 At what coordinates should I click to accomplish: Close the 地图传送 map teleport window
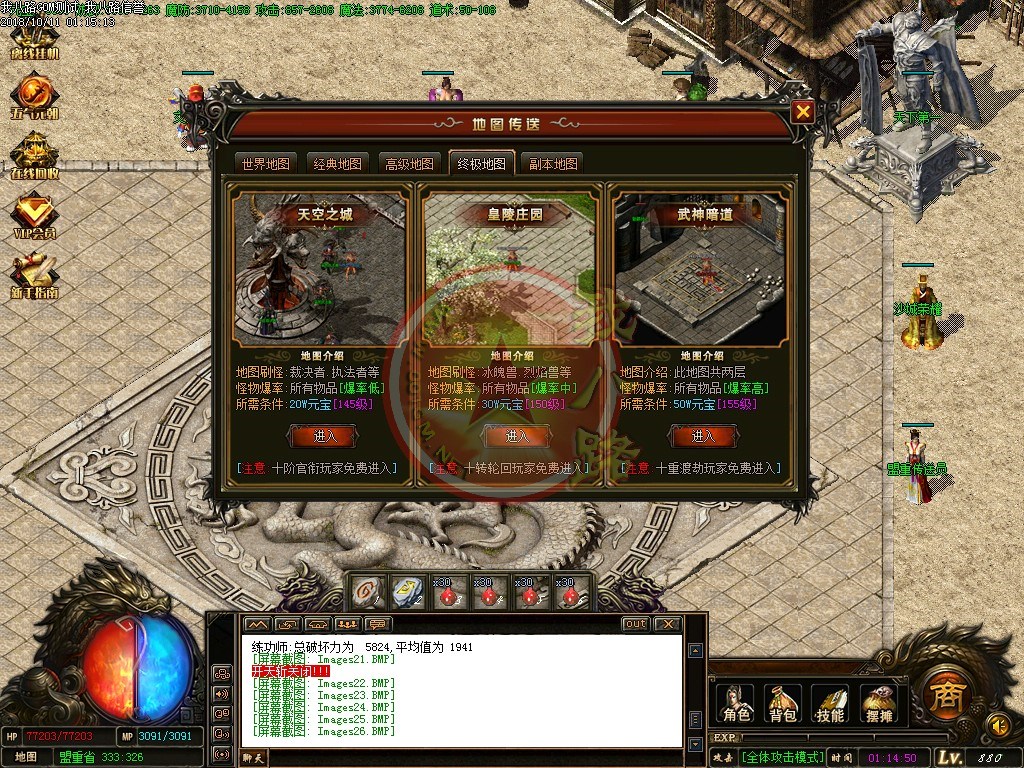pos(802,112)
